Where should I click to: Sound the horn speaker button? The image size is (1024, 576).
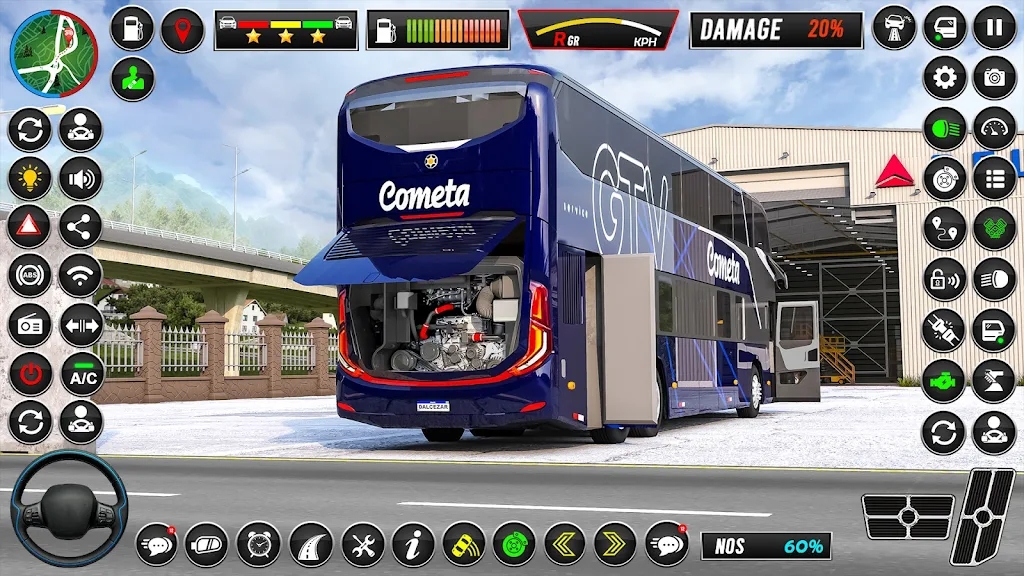(x=80, y=178)
